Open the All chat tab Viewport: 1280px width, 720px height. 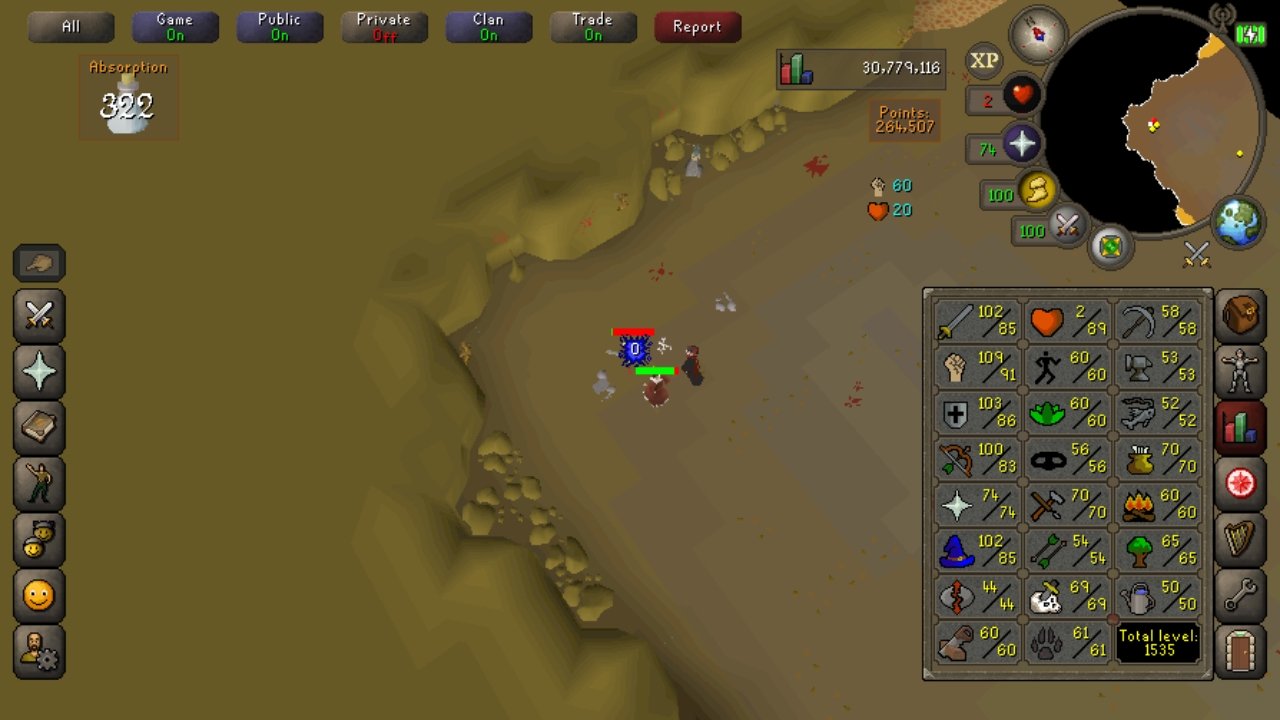(x=70, y=27)
